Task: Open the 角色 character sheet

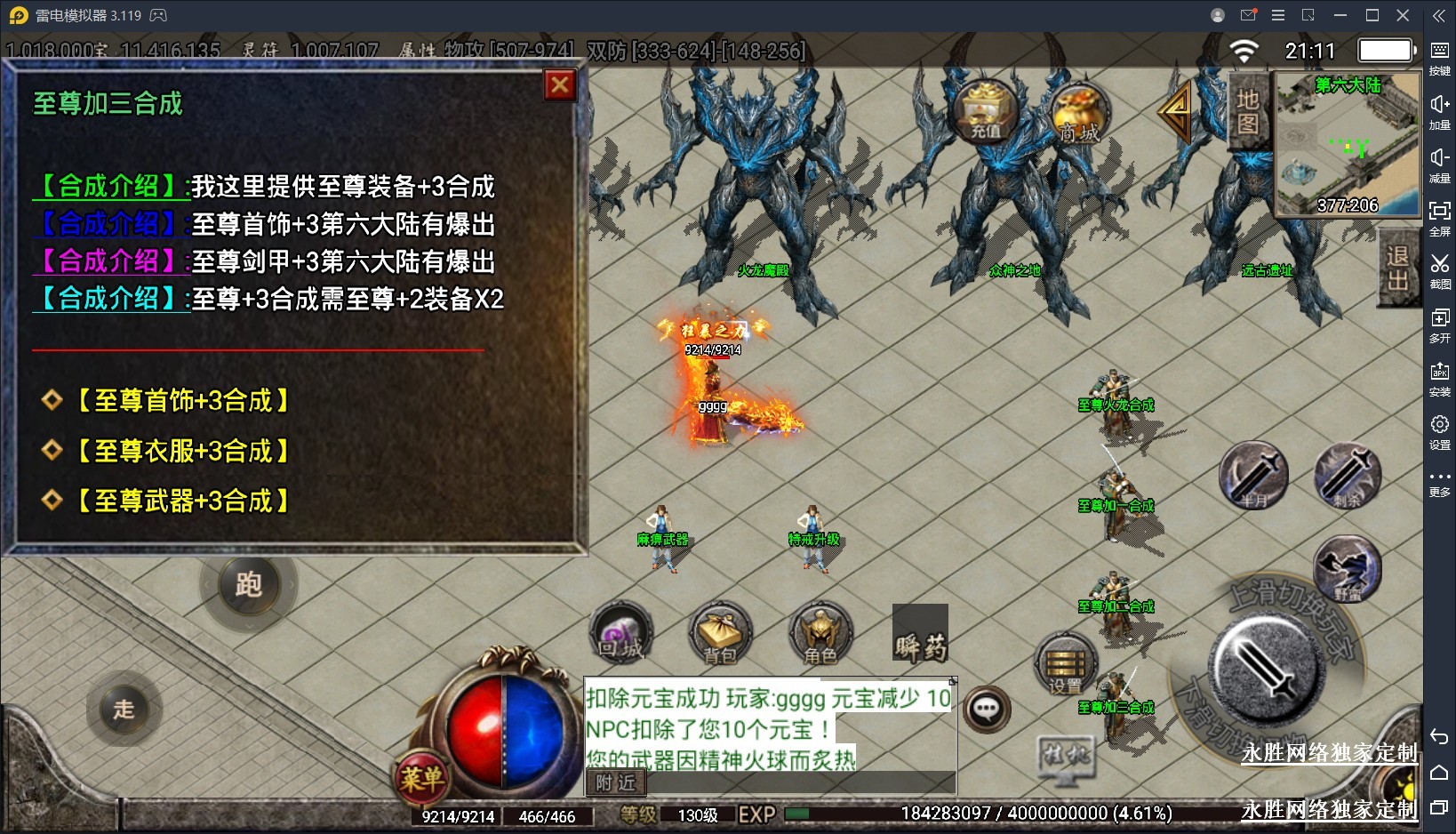Action: (x=820, y=634)
